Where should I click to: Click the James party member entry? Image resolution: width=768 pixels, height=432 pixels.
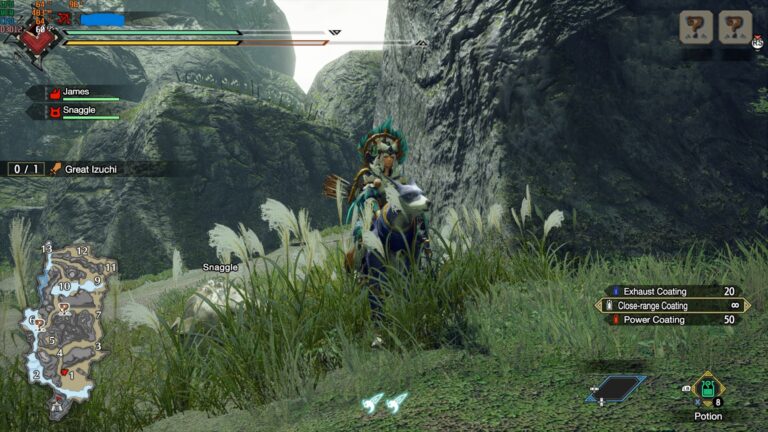pyautogui.click(x=78, y=92)
